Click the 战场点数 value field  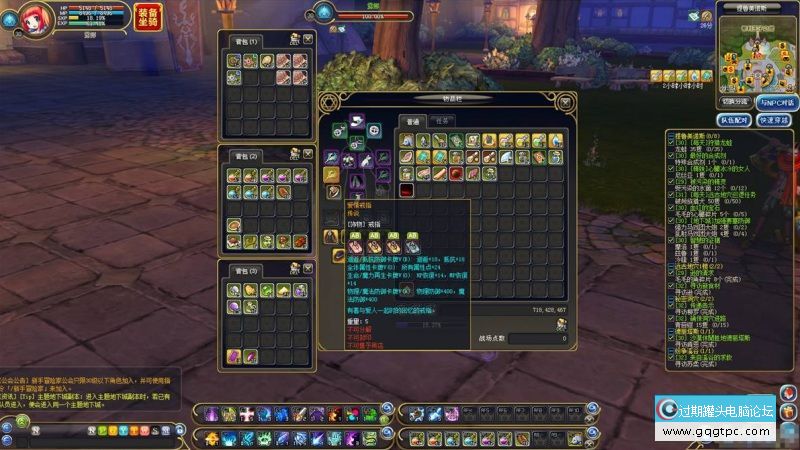pyautogui.click(x=538, y=339)
